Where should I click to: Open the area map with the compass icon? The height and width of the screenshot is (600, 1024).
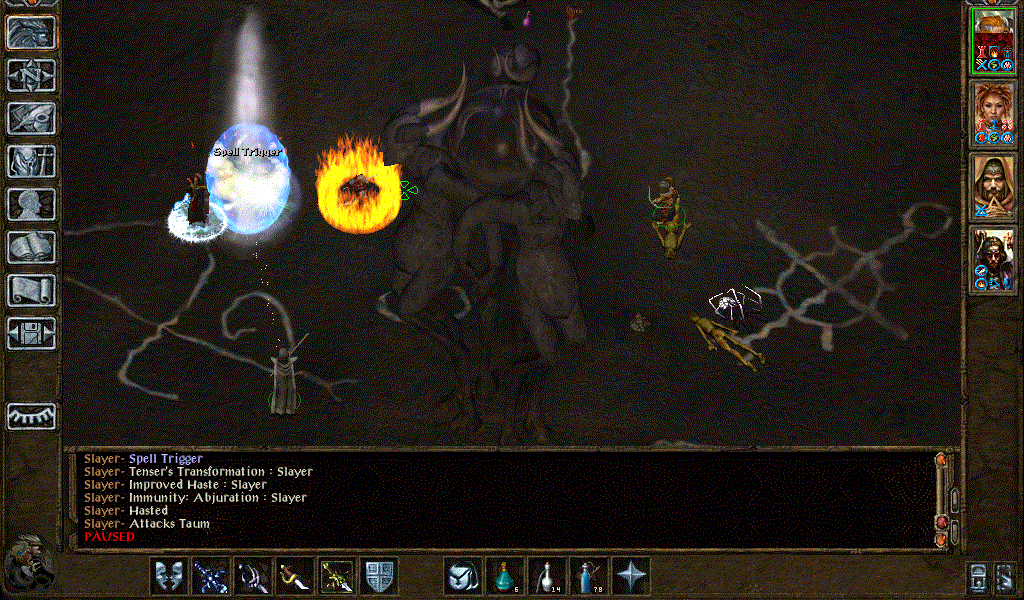tap(31, 75)
